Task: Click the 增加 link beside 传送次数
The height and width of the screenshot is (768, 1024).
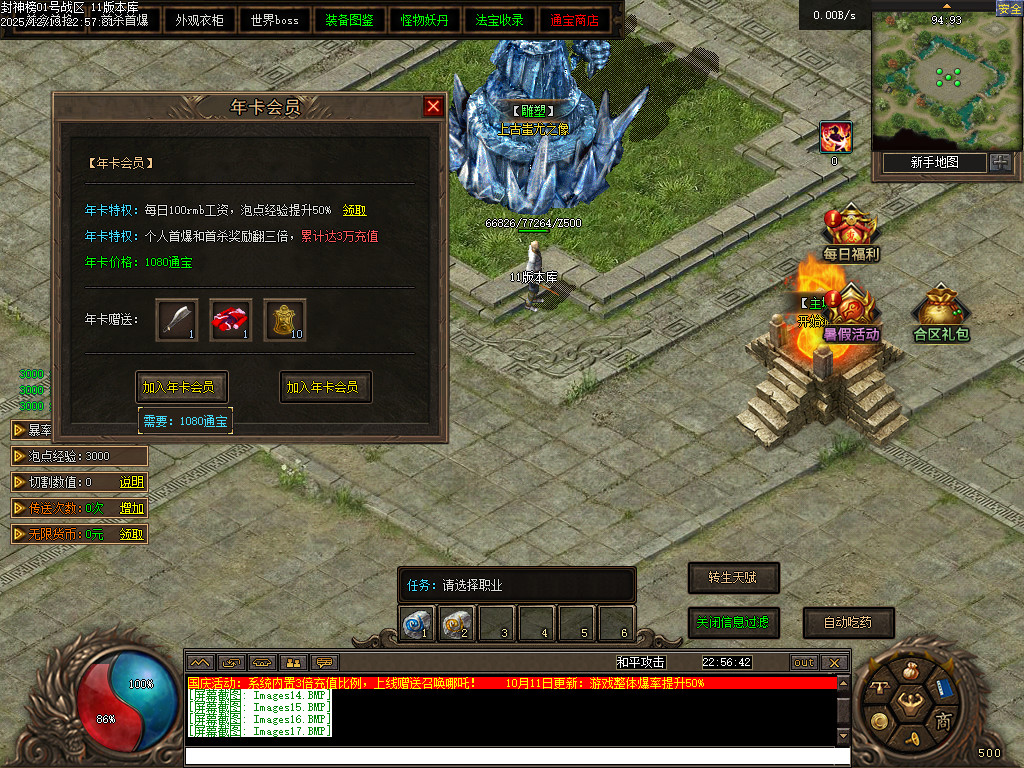Action: (x=132, y=508)
